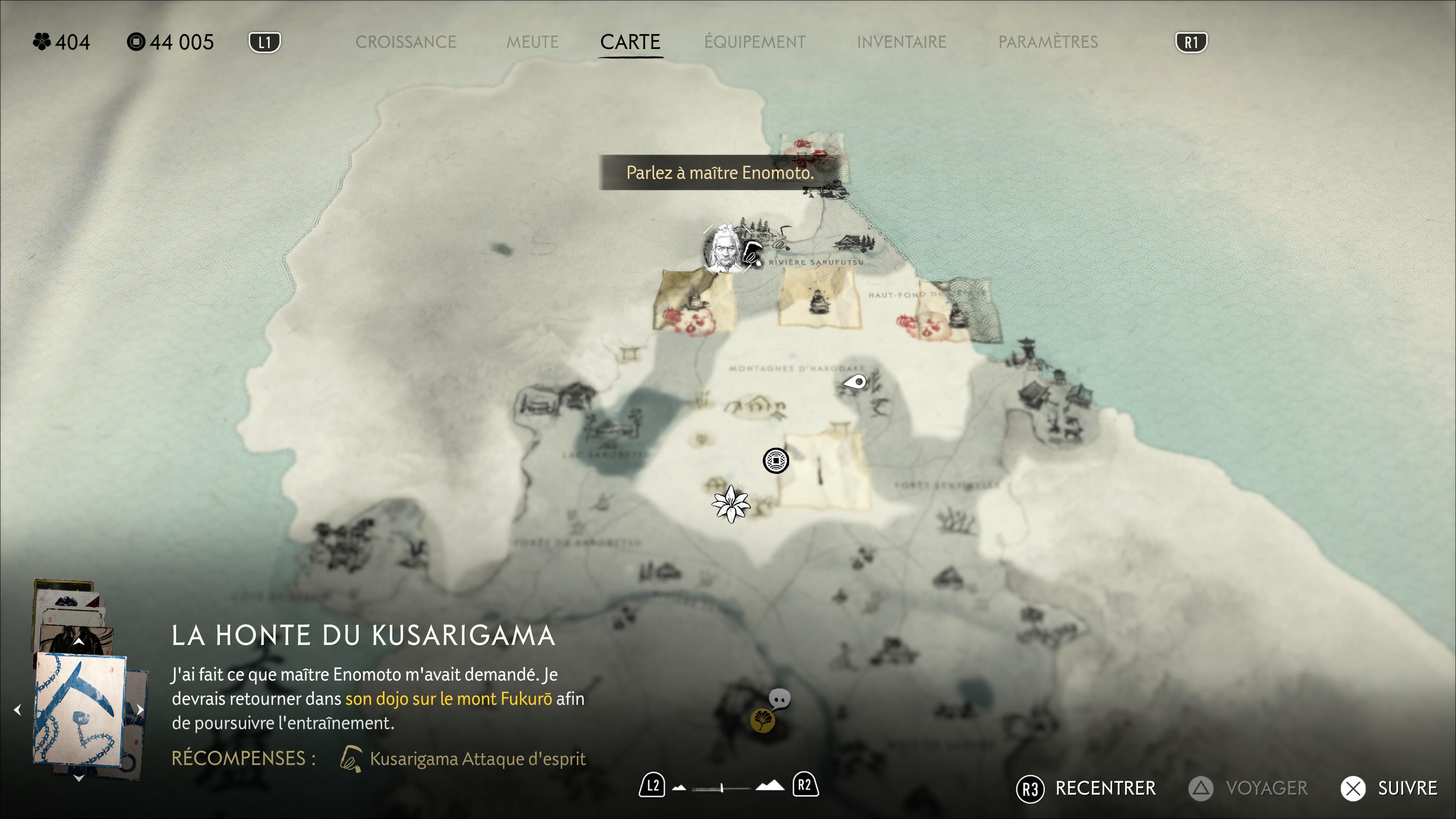This screenshot has height=819, width=1456.
Task: Select the round coin marker on the map
Action: point(775,461)
